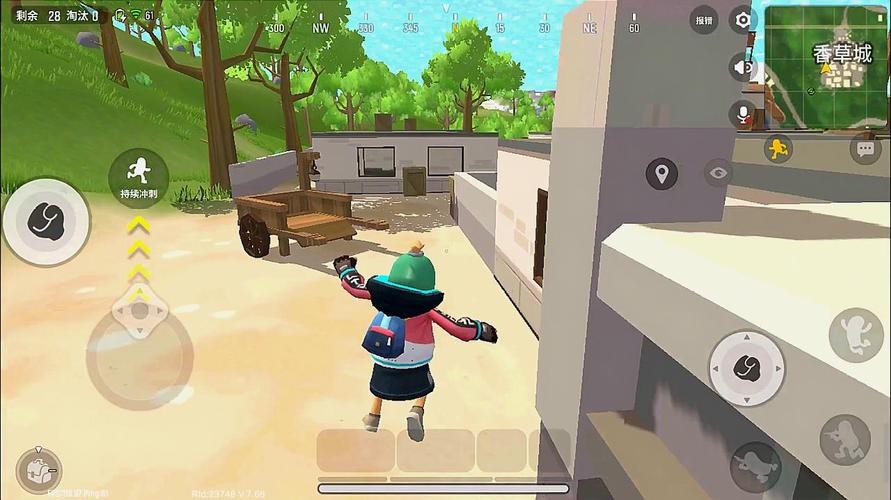
Task: Tap the right-side fist attack button
Action: click(746, 368)
